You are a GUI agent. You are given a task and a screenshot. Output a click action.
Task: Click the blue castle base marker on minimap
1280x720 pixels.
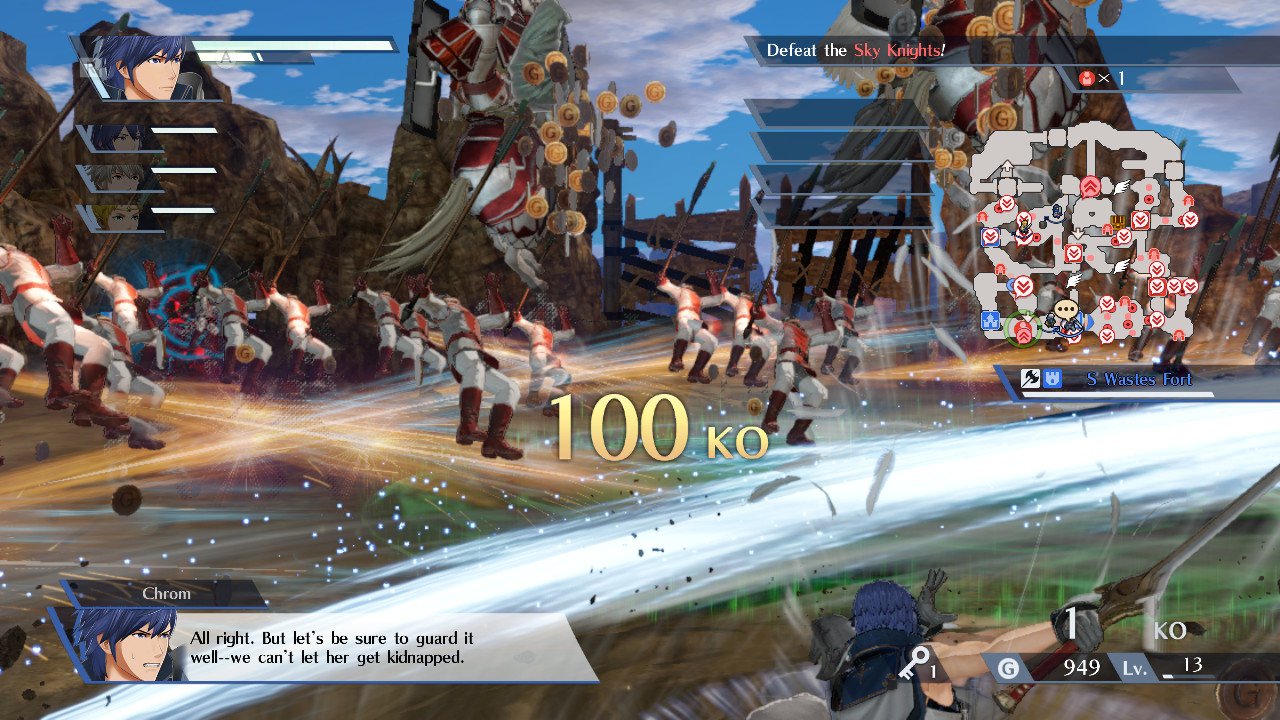[991, 320]
